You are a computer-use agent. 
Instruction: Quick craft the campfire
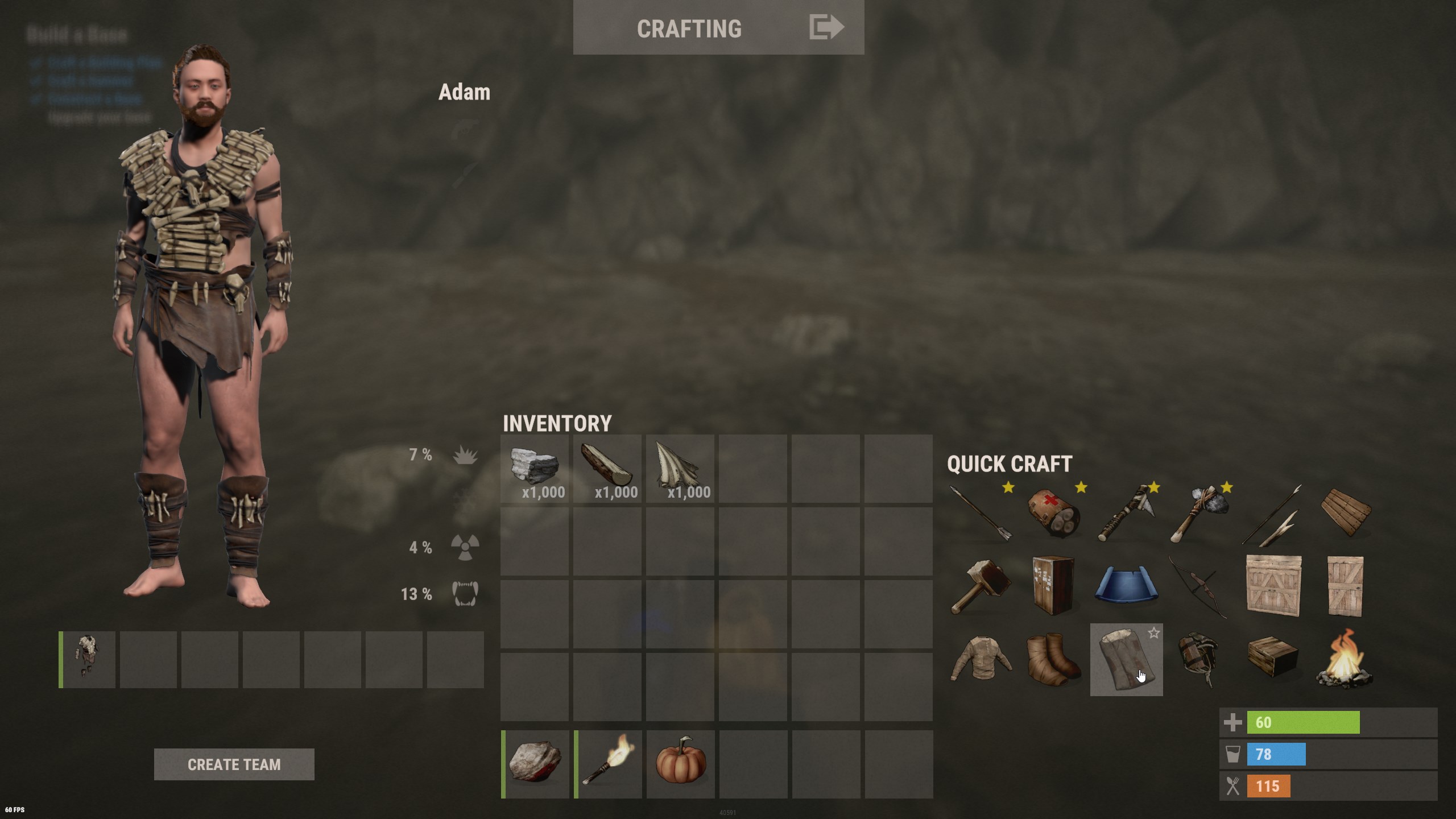(1345, 659)
